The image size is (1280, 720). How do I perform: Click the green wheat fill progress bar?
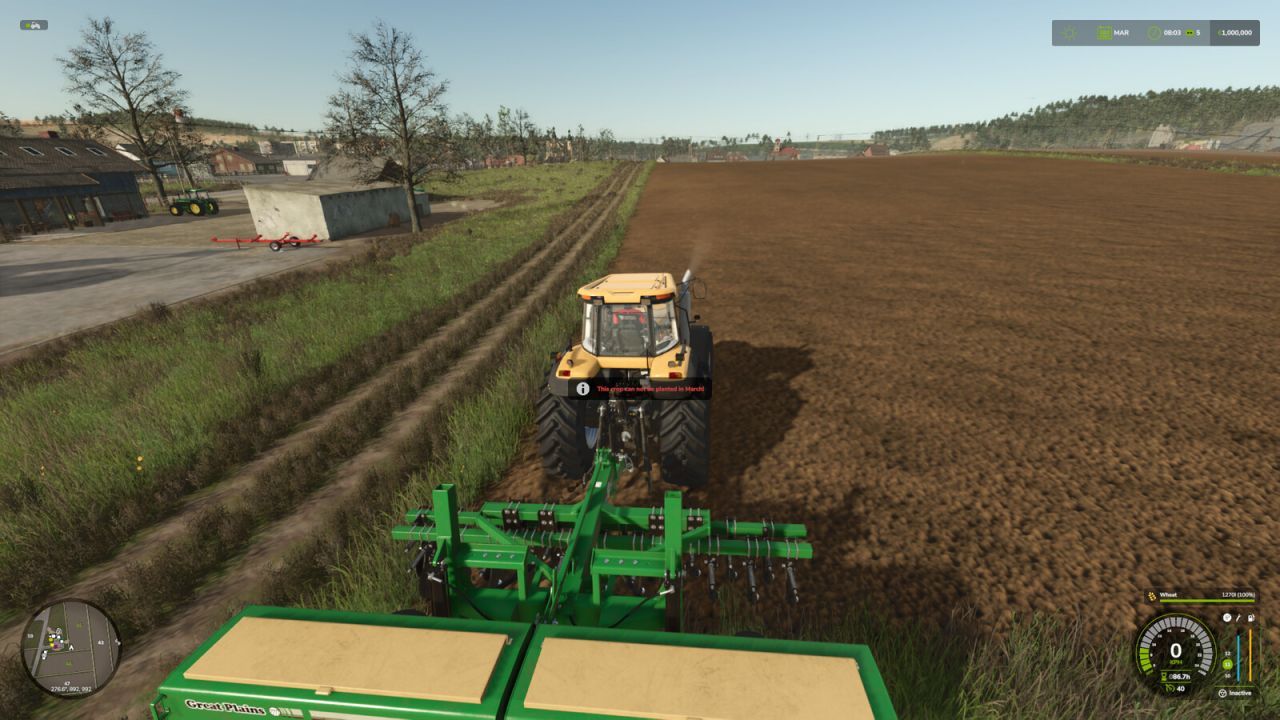pyautogui.click(x=1206, y=599)
